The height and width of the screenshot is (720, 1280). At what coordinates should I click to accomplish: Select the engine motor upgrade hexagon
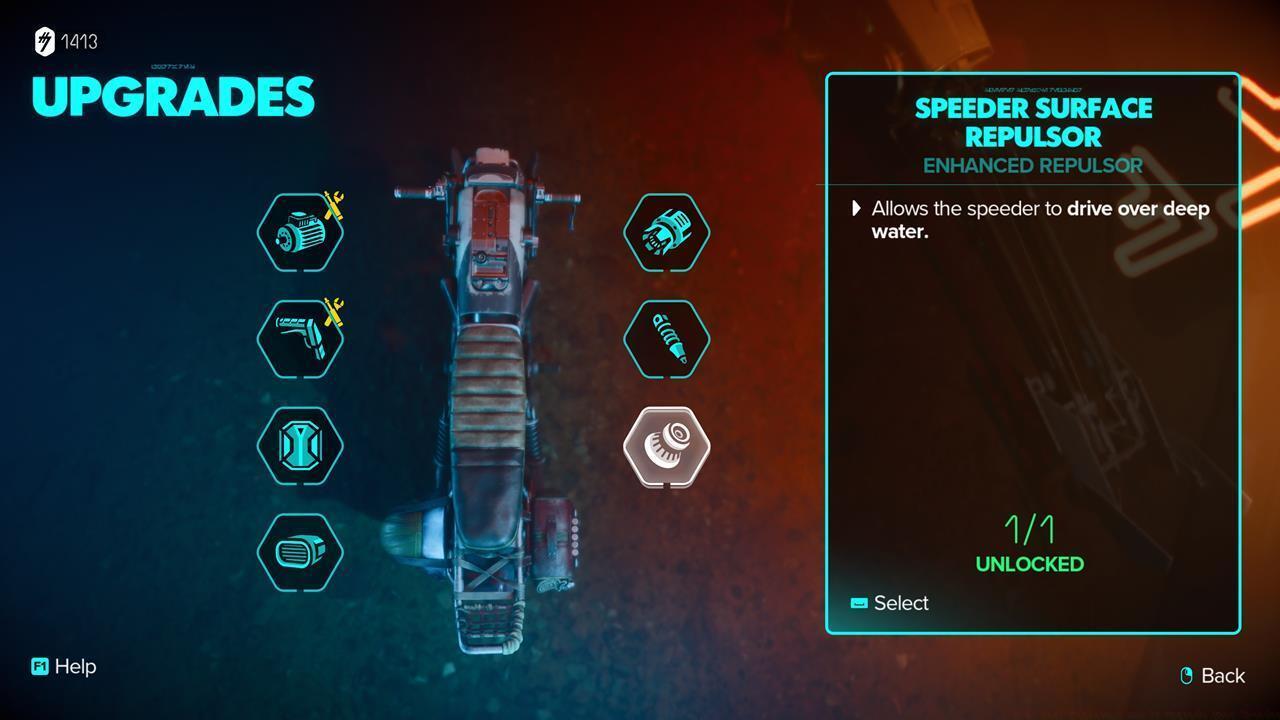coord(300,231)
